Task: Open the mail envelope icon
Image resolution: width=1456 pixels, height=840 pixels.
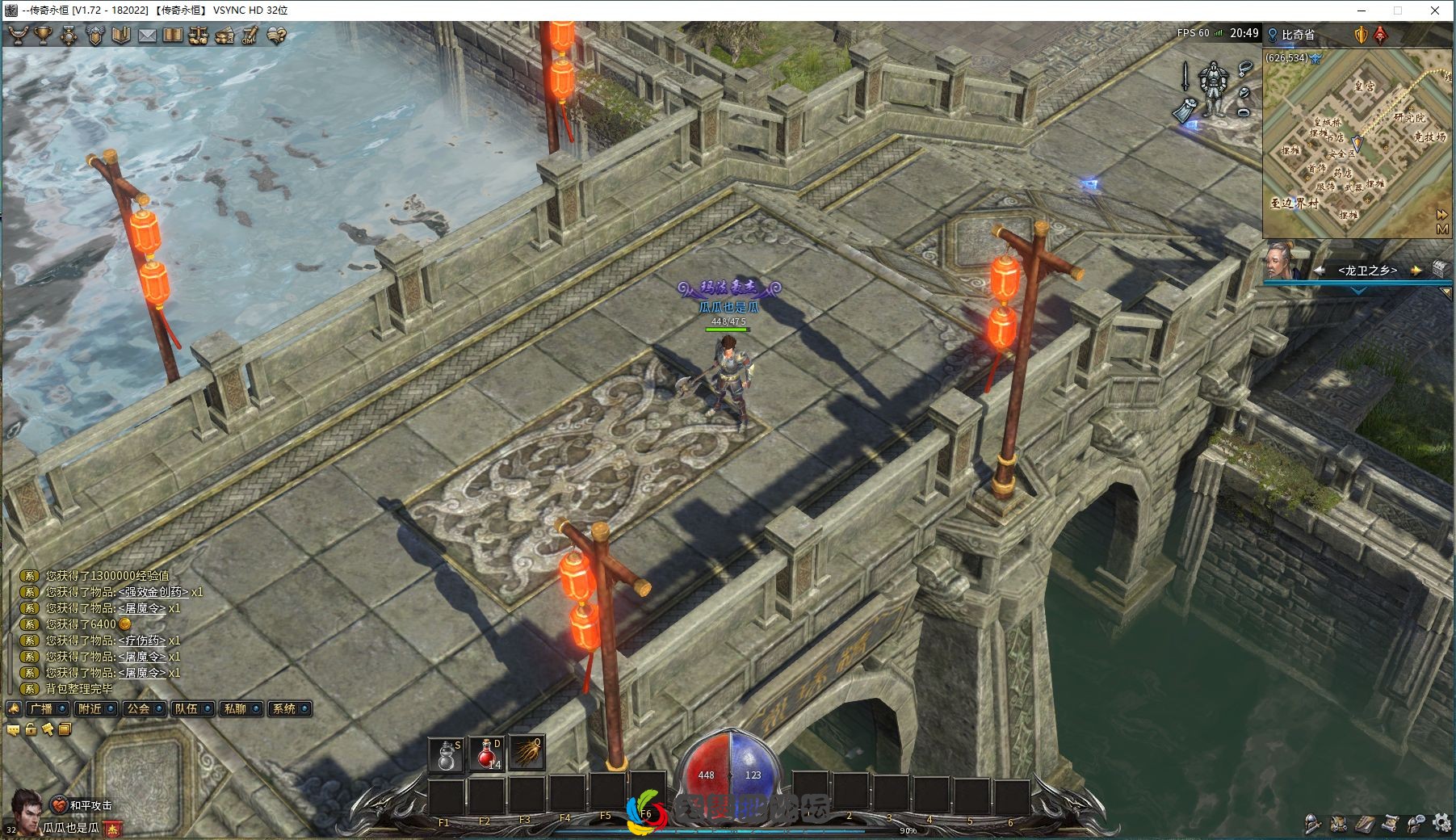Action: point(147,36)
